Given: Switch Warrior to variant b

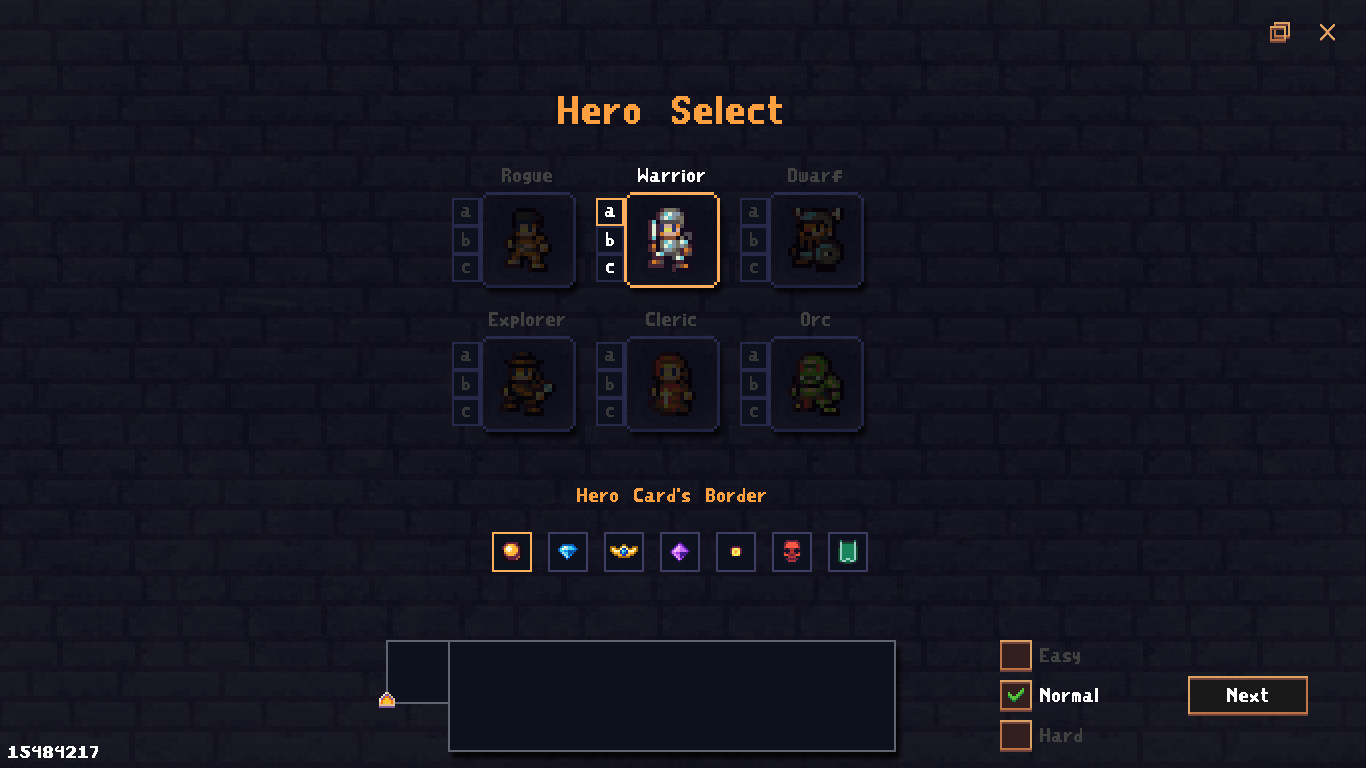Looking at the screenshot, I should pyautogui.click(x=610, y=240).
